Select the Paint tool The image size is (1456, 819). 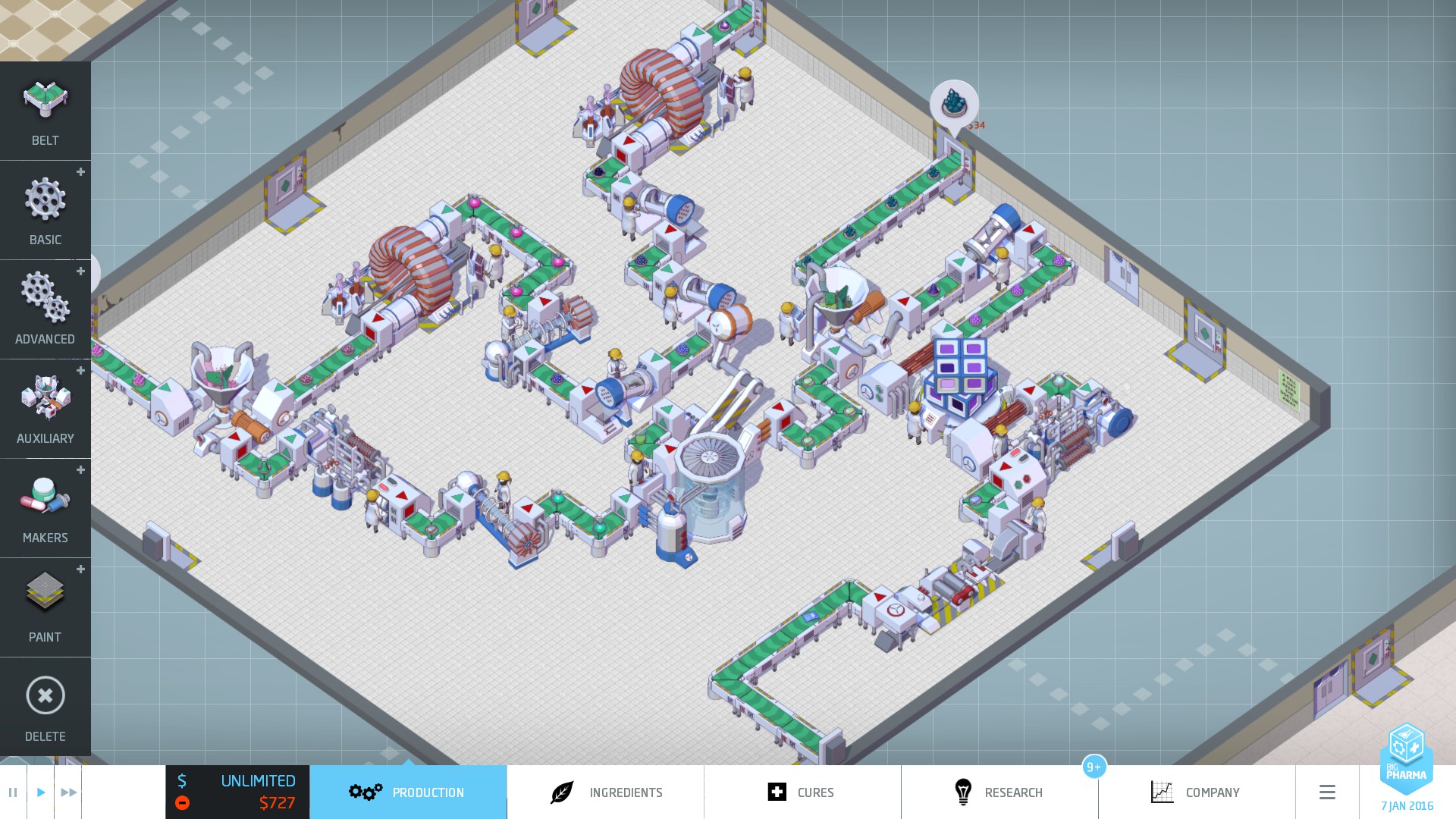pos(45,607)
